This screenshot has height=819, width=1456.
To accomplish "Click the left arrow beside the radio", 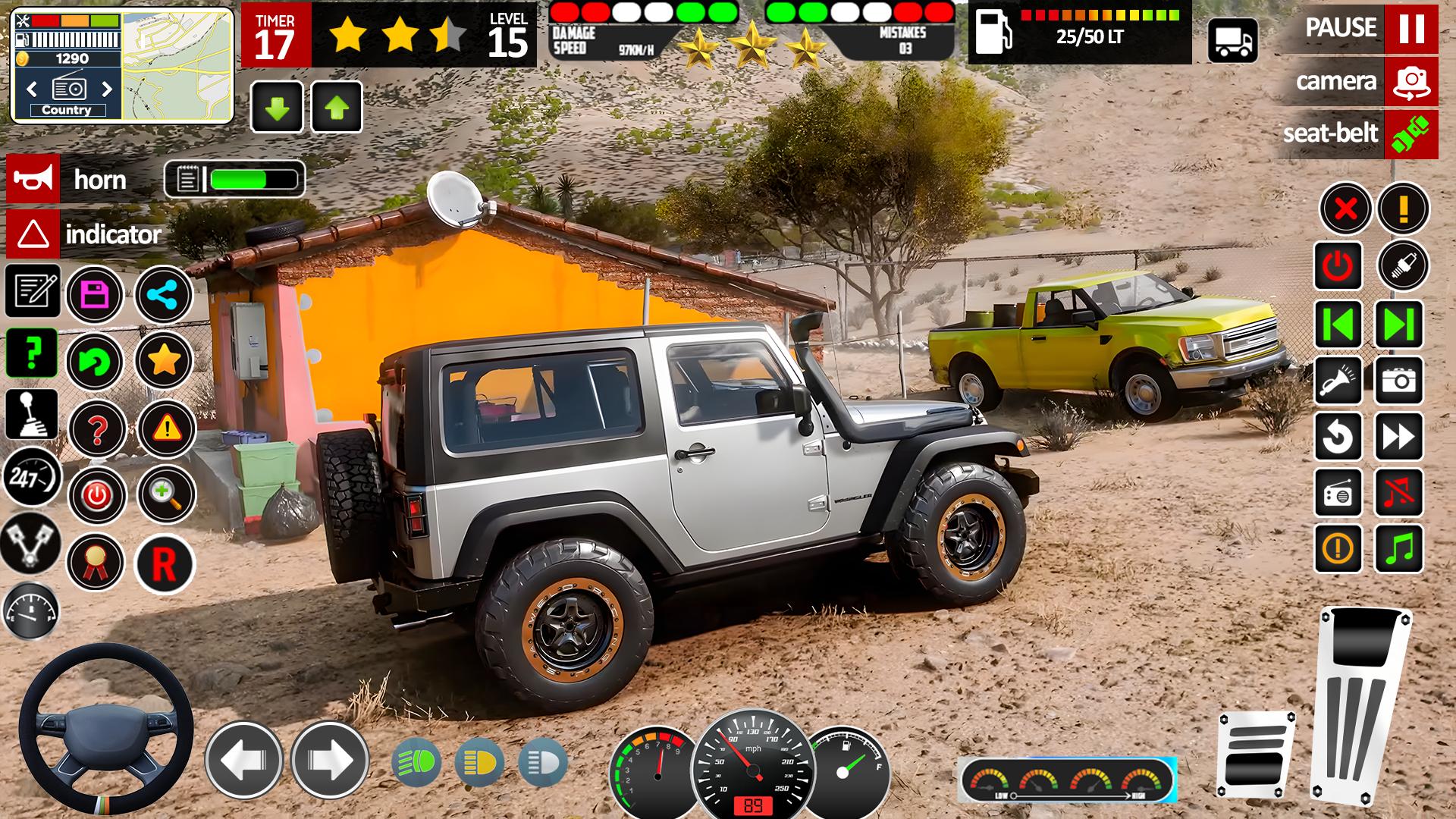I will (31, 88).
